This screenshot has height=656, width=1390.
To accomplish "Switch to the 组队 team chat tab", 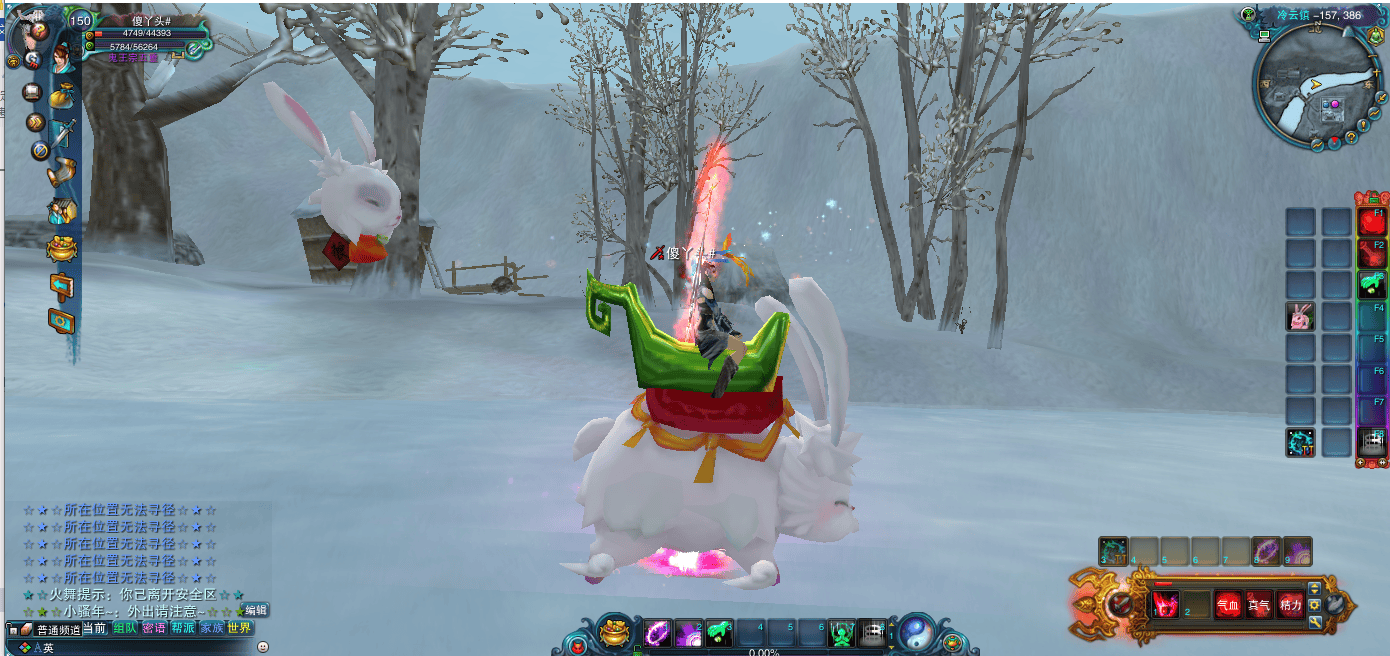I will click(125, 629).
